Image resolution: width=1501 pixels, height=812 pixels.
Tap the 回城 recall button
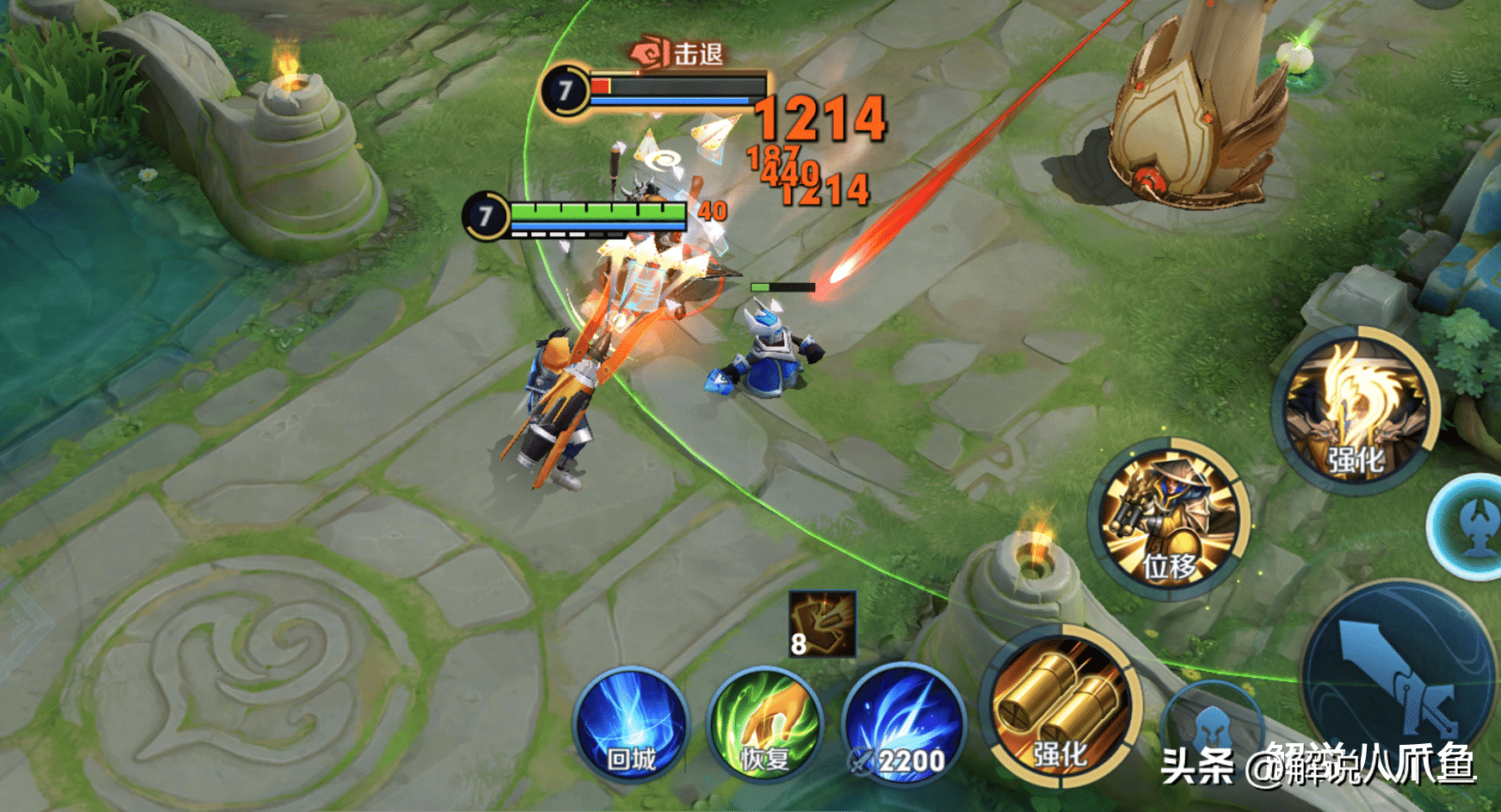point(631,724)
